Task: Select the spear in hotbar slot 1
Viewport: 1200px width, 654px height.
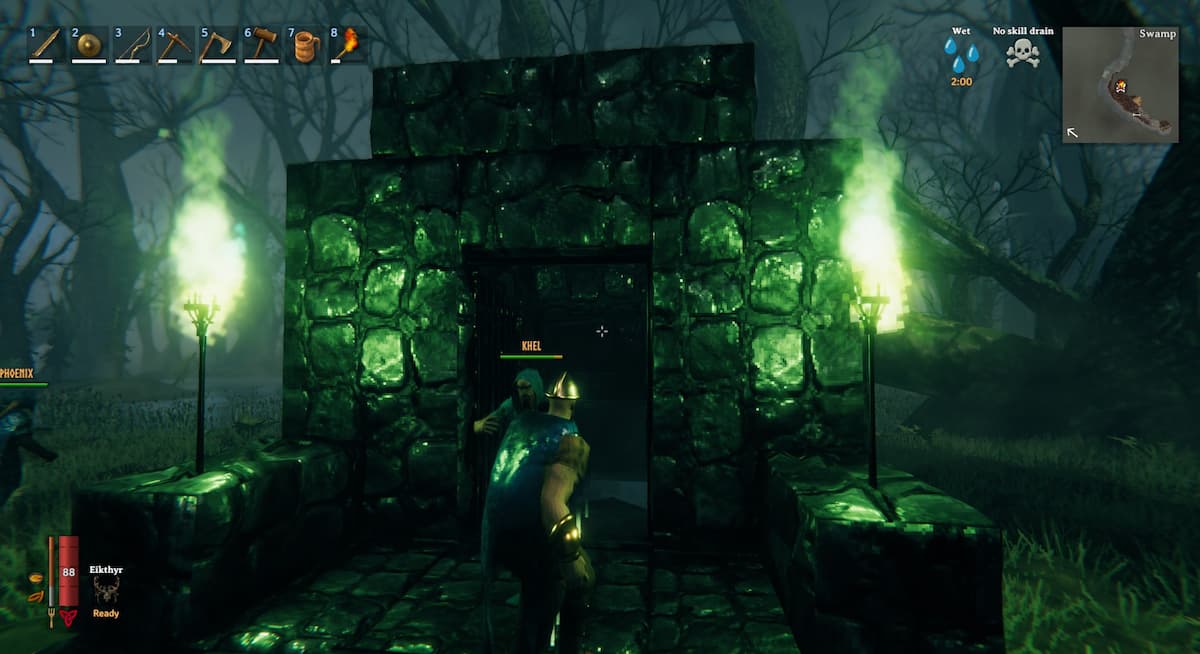Action: coord(45,45)
